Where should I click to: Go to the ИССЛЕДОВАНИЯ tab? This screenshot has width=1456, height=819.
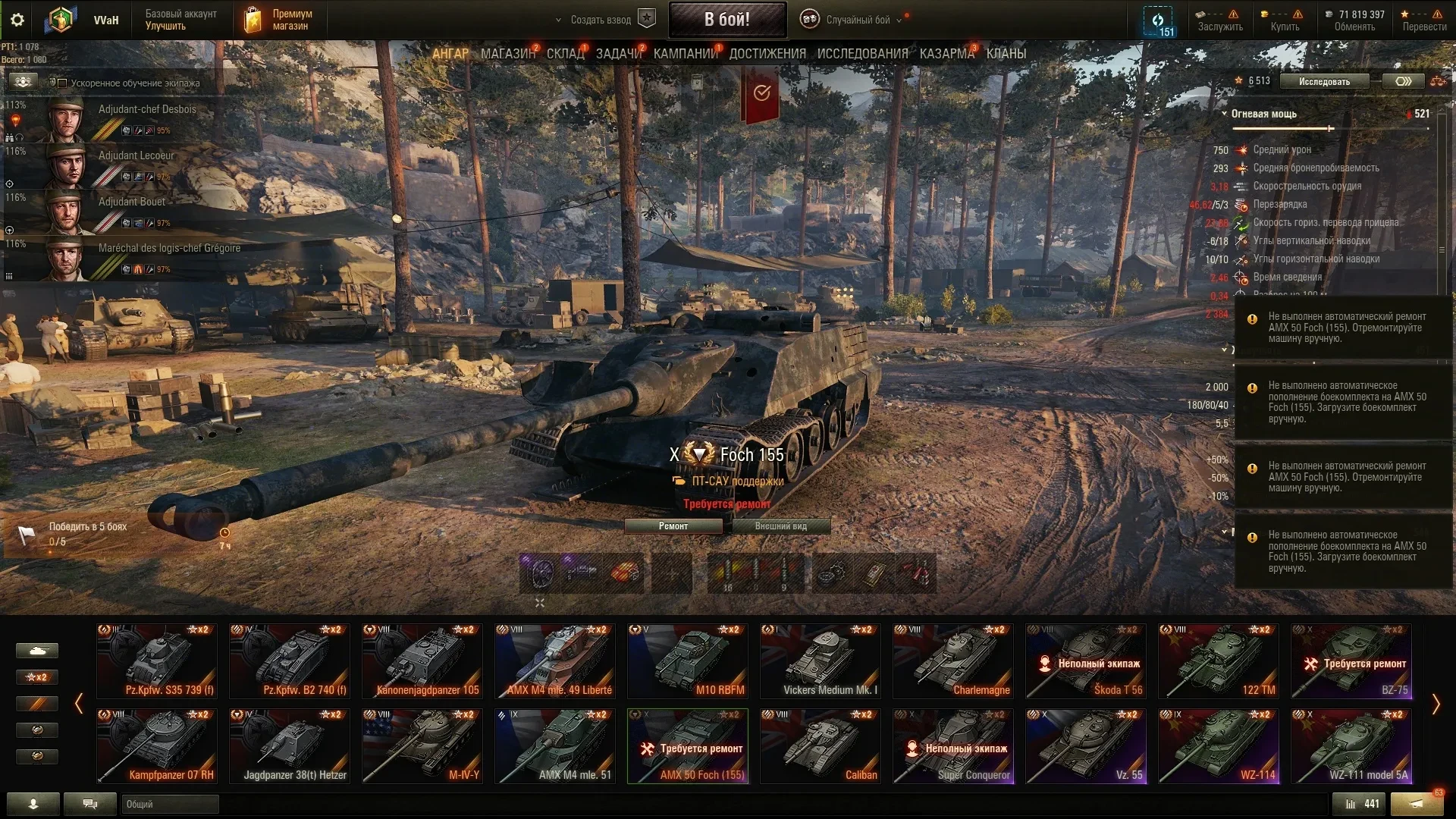pyautogui.click(x=862, y=54)
